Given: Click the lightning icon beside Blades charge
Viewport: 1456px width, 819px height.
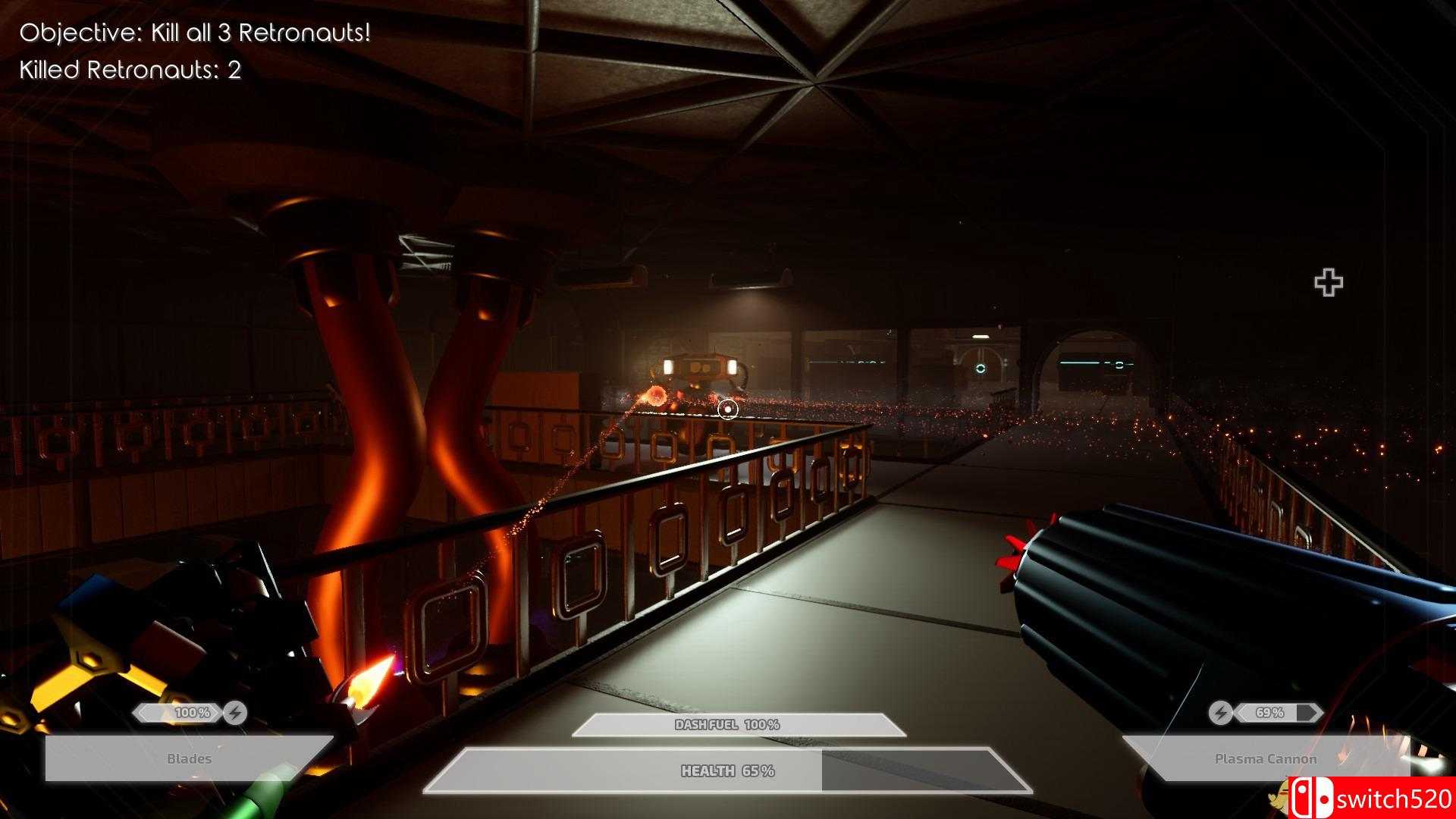Looking at the screenshot, I should 236,713.
